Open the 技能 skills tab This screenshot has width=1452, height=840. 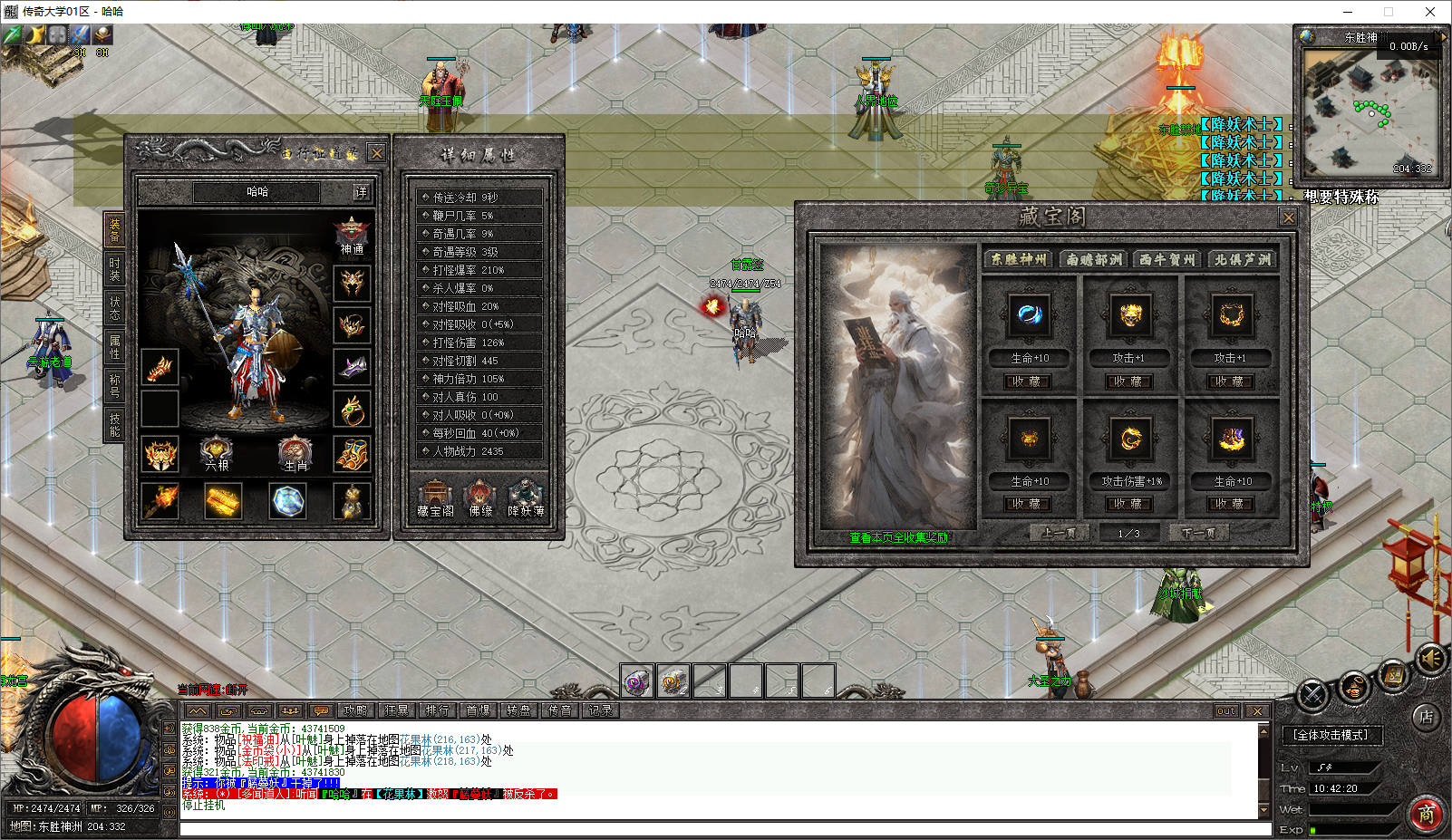point(114,424)
